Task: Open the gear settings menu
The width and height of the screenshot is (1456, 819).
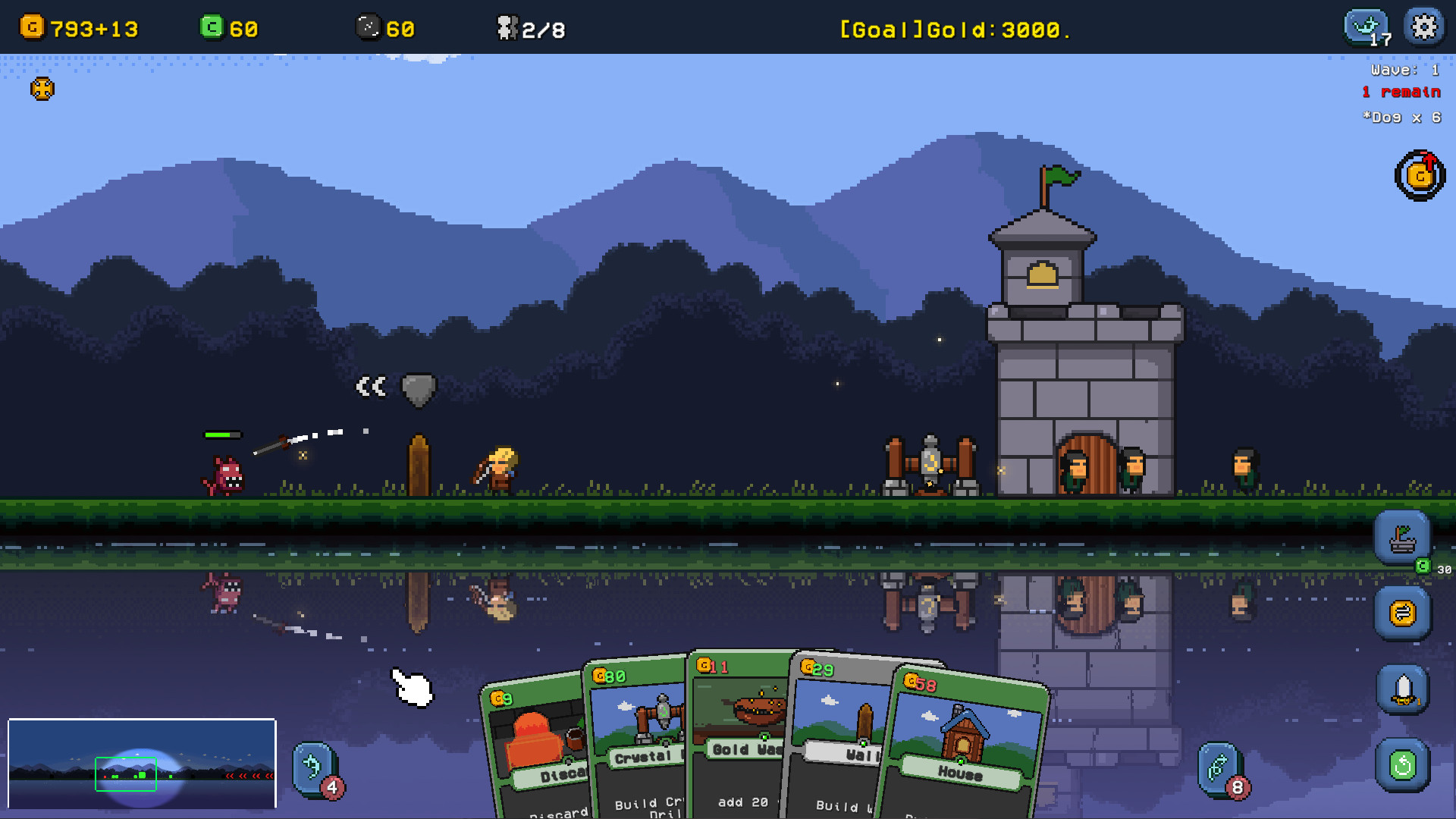Action: click(x=1423, y=27)
